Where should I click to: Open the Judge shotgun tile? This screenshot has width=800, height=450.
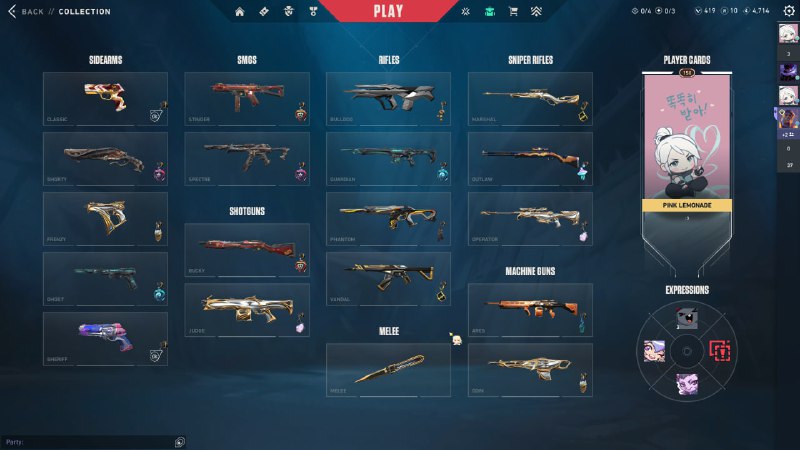pos(246,310)
